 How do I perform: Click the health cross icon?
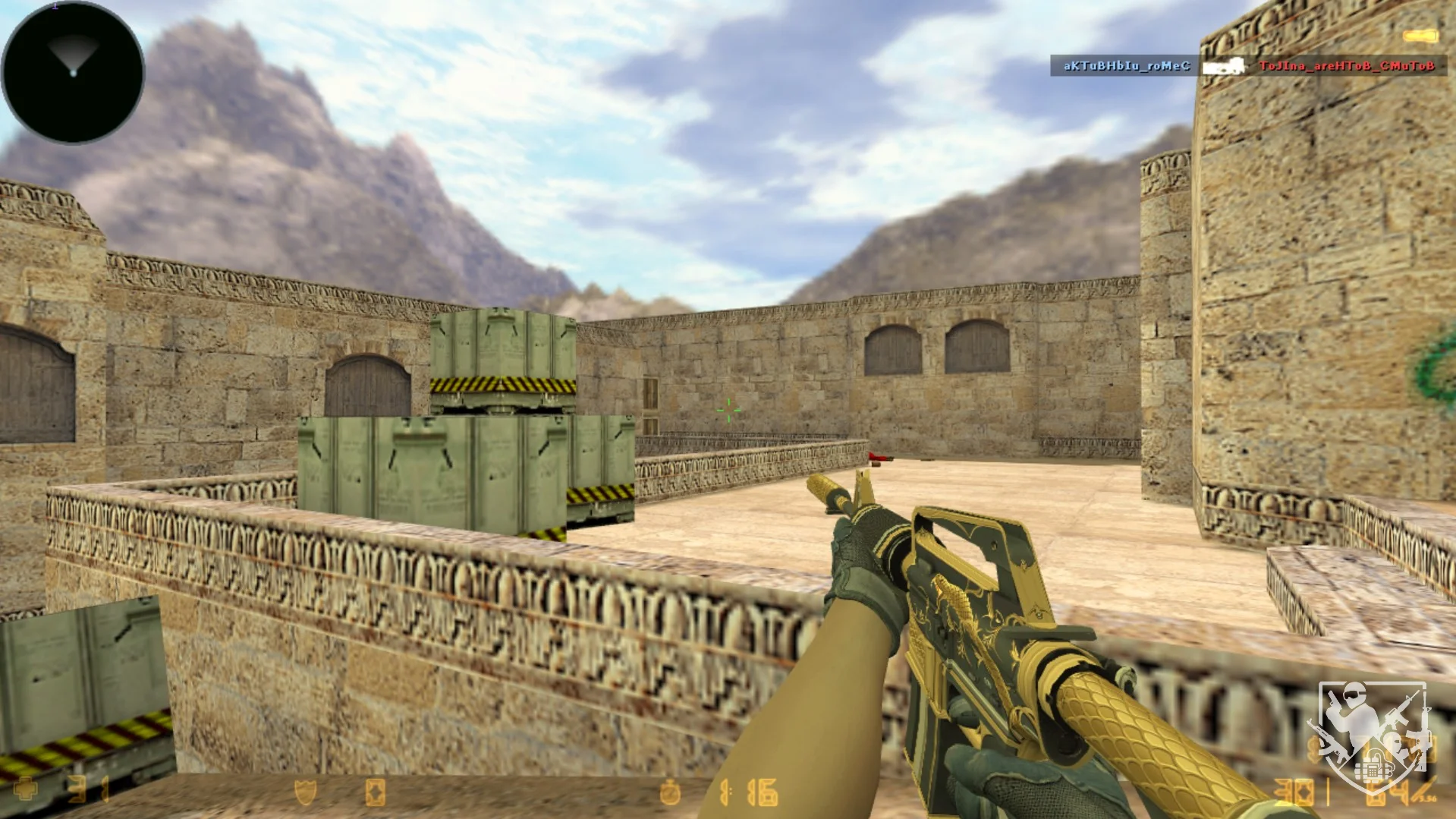pyautogui.click(x=24, y=789)
